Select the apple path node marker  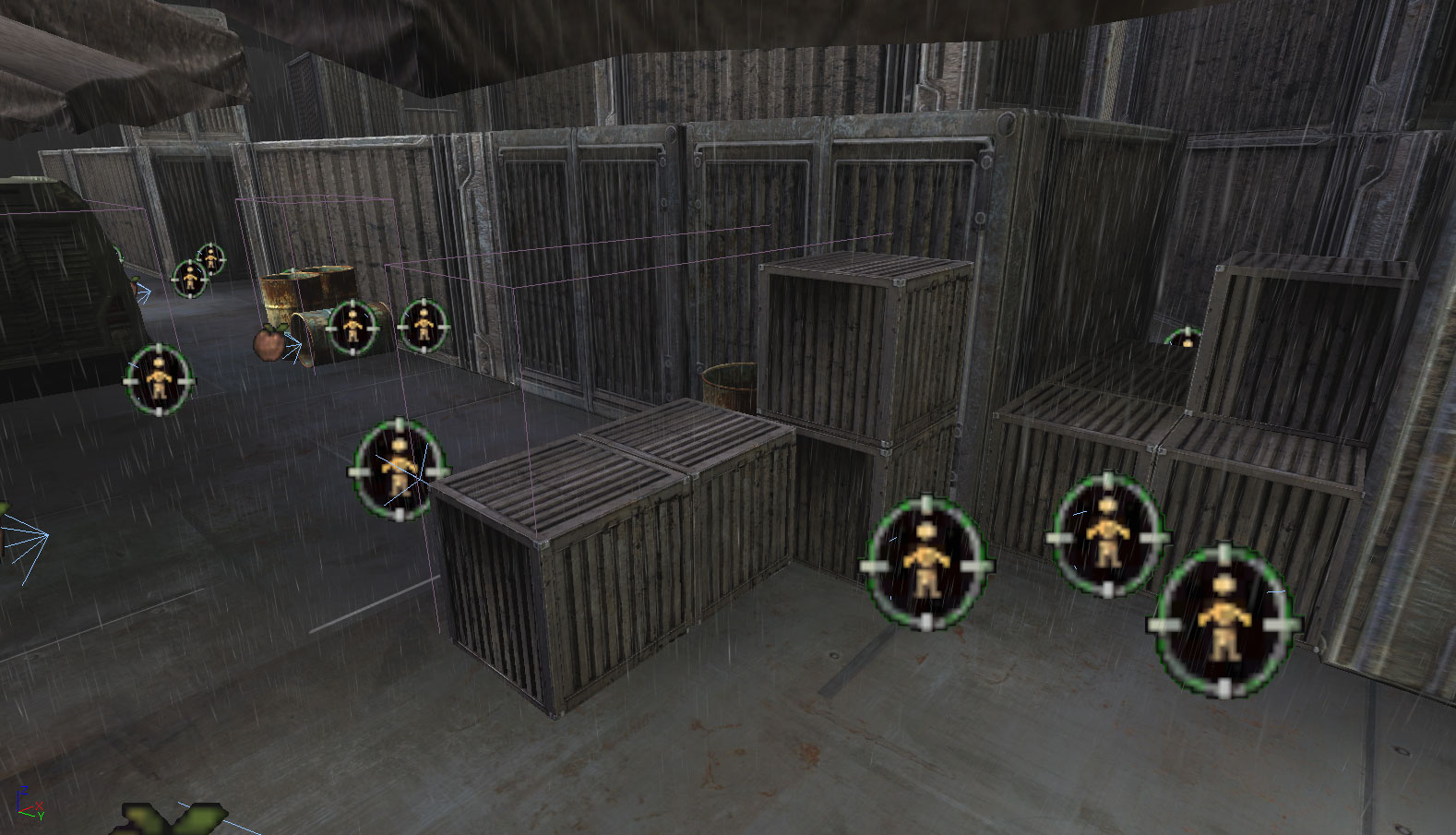[268, 343]
